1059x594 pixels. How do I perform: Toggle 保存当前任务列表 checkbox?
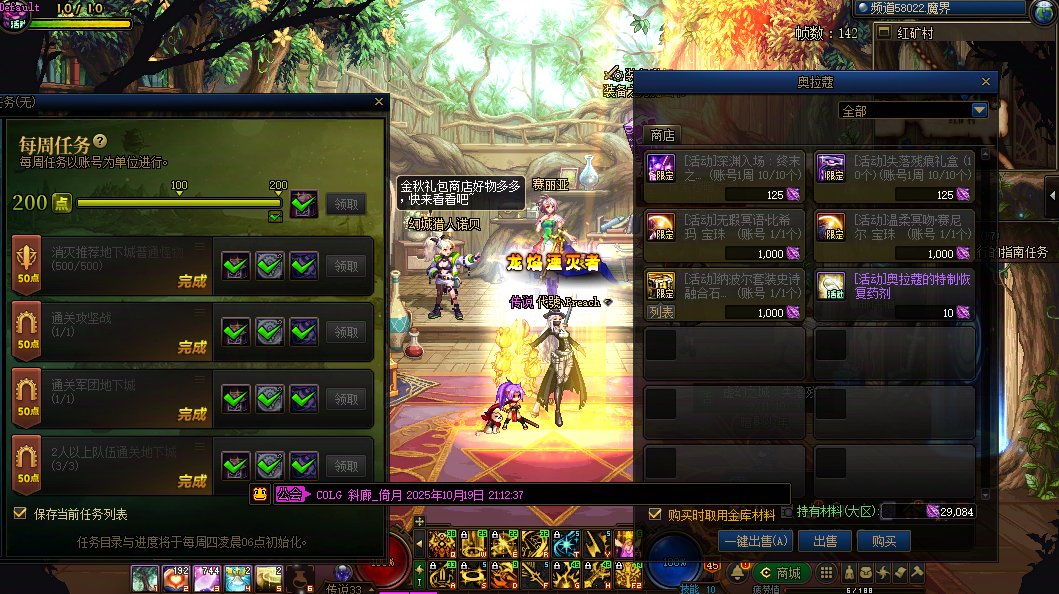pyautogui.click(x=20, y=514)
